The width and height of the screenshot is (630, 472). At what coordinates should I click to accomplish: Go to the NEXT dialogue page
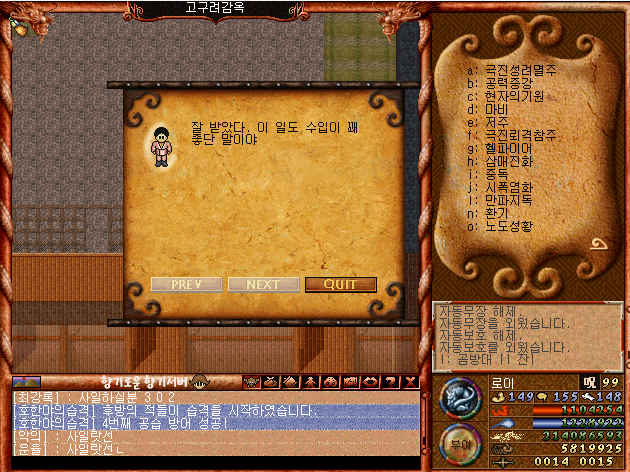click(263, 284)
